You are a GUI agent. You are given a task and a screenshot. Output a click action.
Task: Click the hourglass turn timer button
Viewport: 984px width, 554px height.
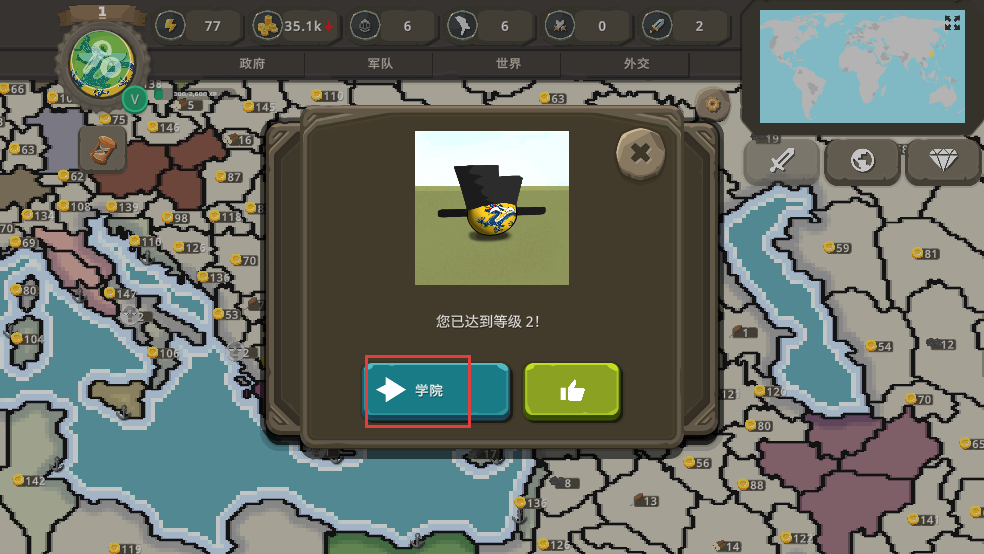click(x=102, y=149)
